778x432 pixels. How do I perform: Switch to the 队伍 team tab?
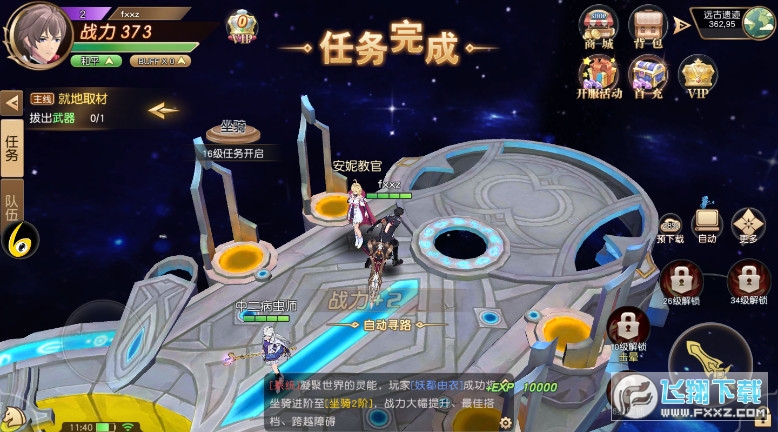pos(12,201)
